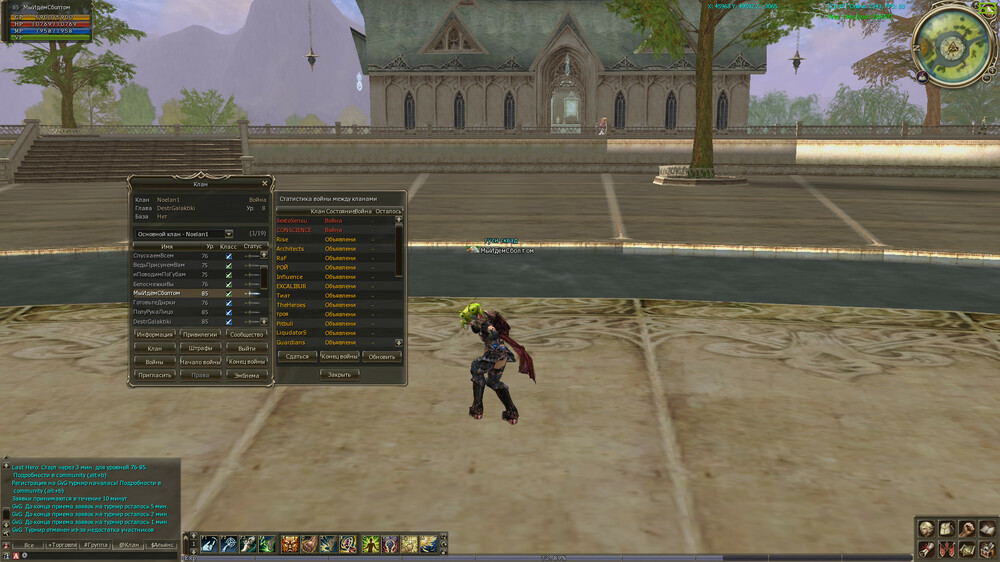Invite a player with Пригласить

pos(155,375)
